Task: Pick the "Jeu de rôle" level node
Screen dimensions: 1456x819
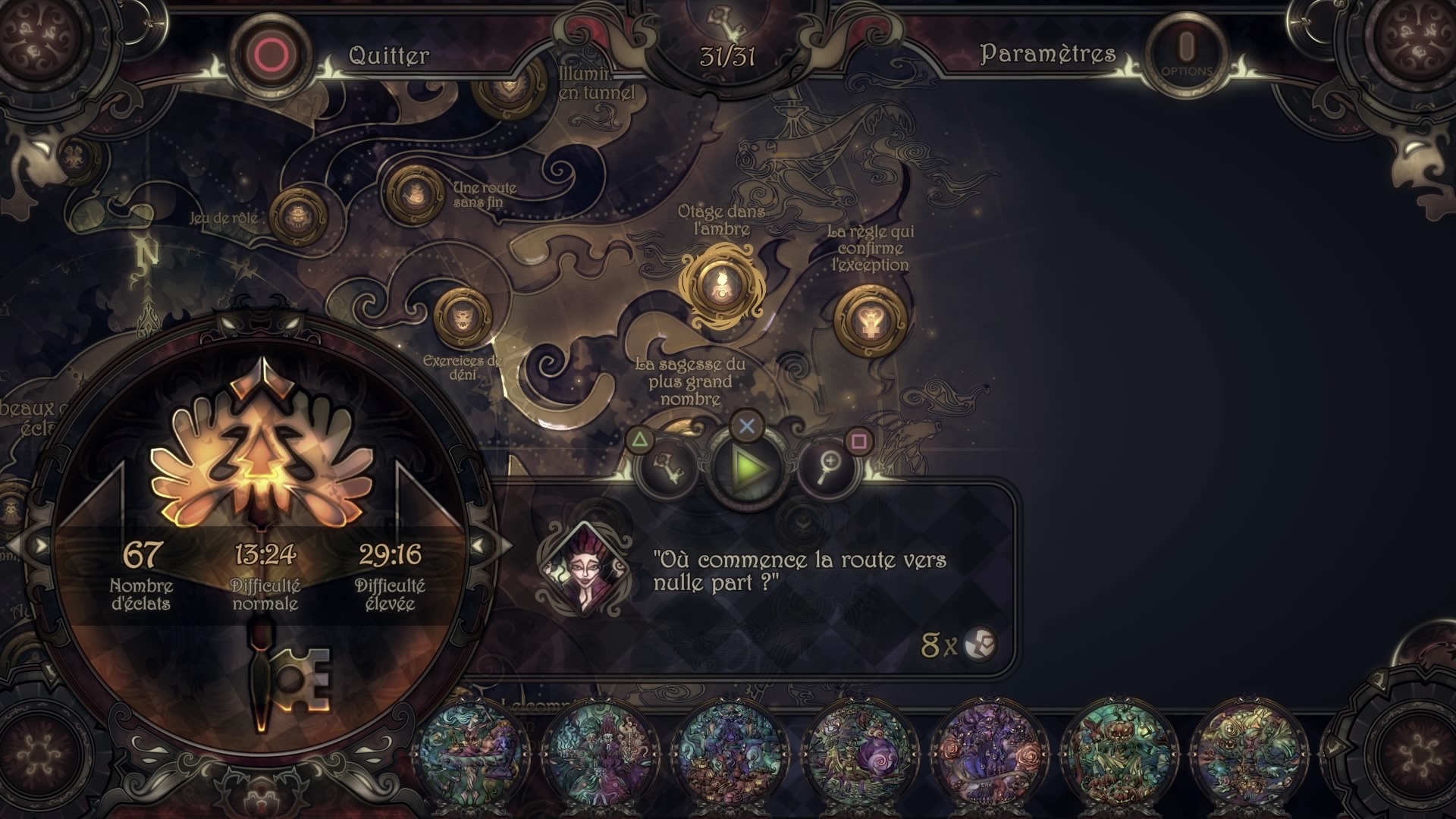Action: pos(297,217)
